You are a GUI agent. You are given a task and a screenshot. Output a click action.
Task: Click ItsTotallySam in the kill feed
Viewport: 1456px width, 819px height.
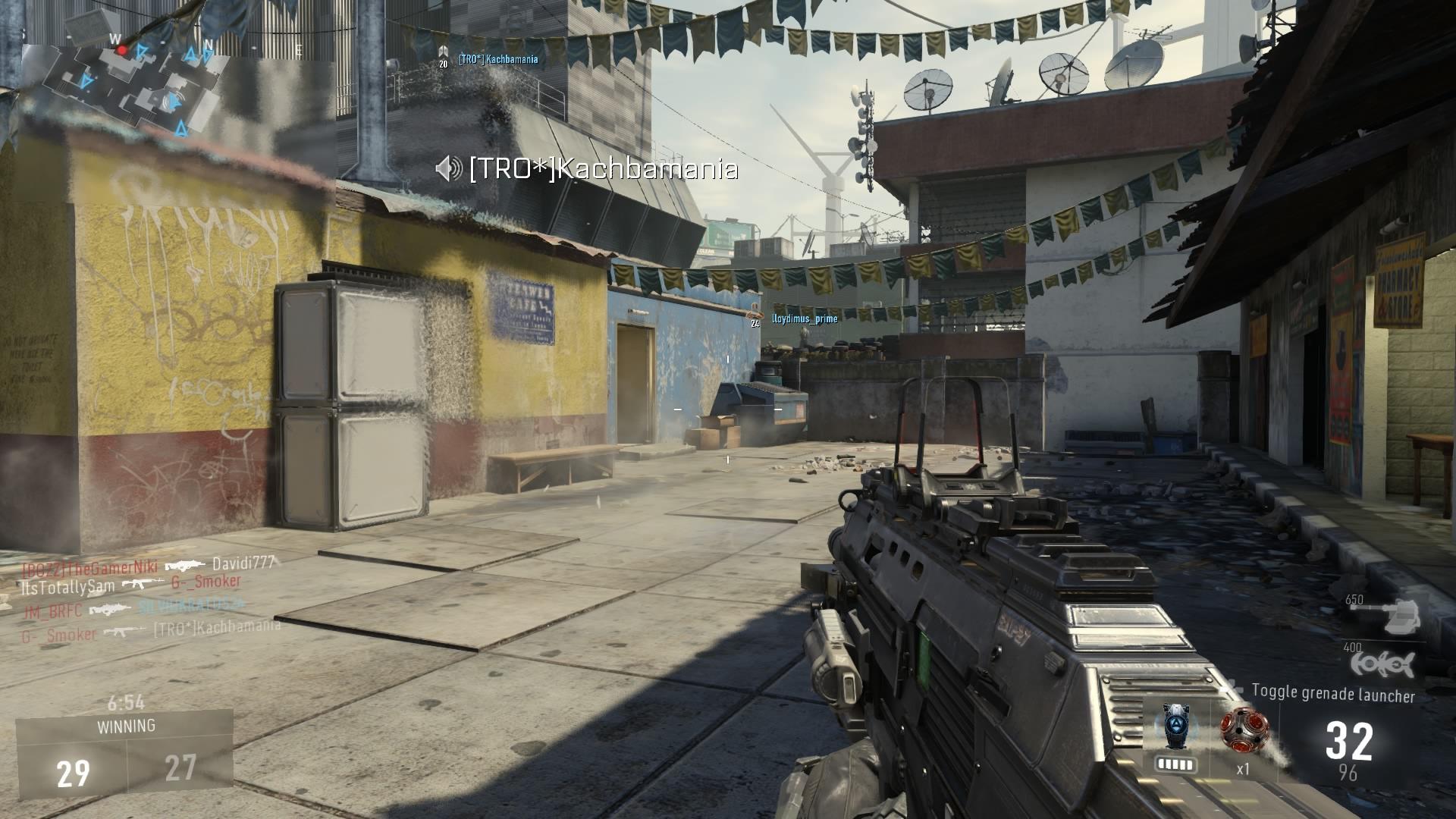68,586
